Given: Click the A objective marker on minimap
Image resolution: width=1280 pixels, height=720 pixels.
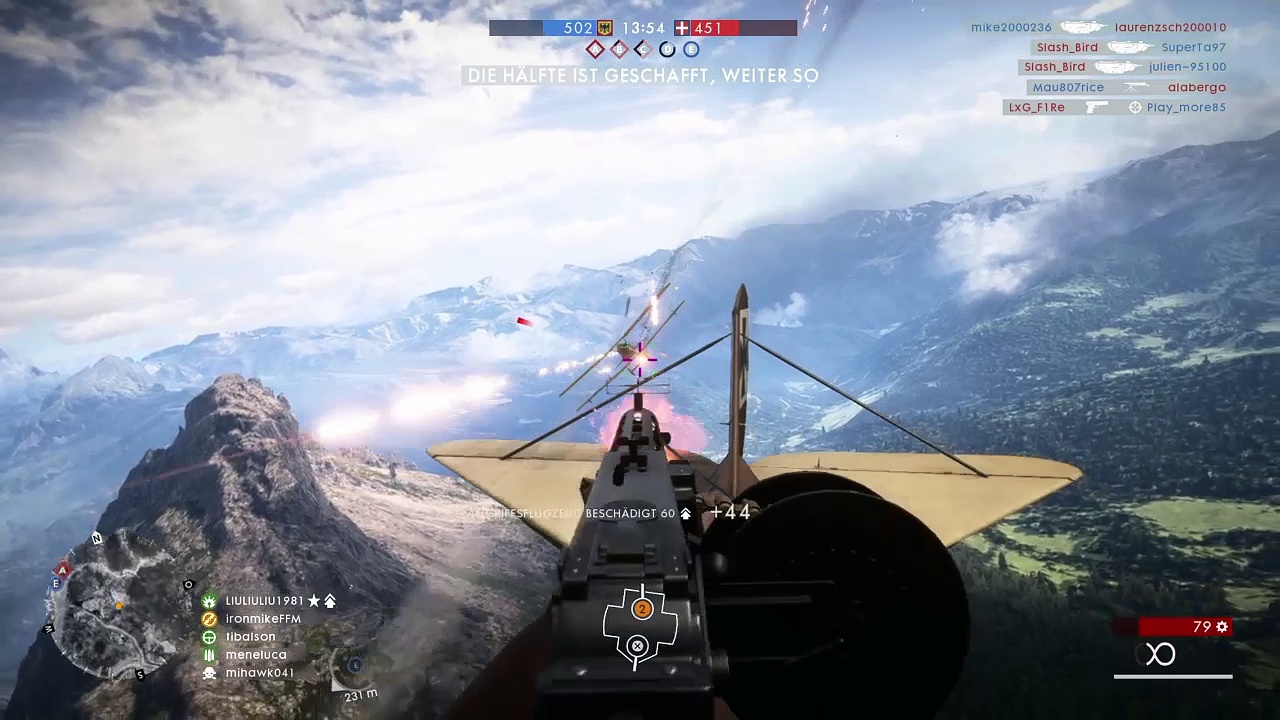Looking at the screenshot, I should pyautogui.click(x=63, y=569).
